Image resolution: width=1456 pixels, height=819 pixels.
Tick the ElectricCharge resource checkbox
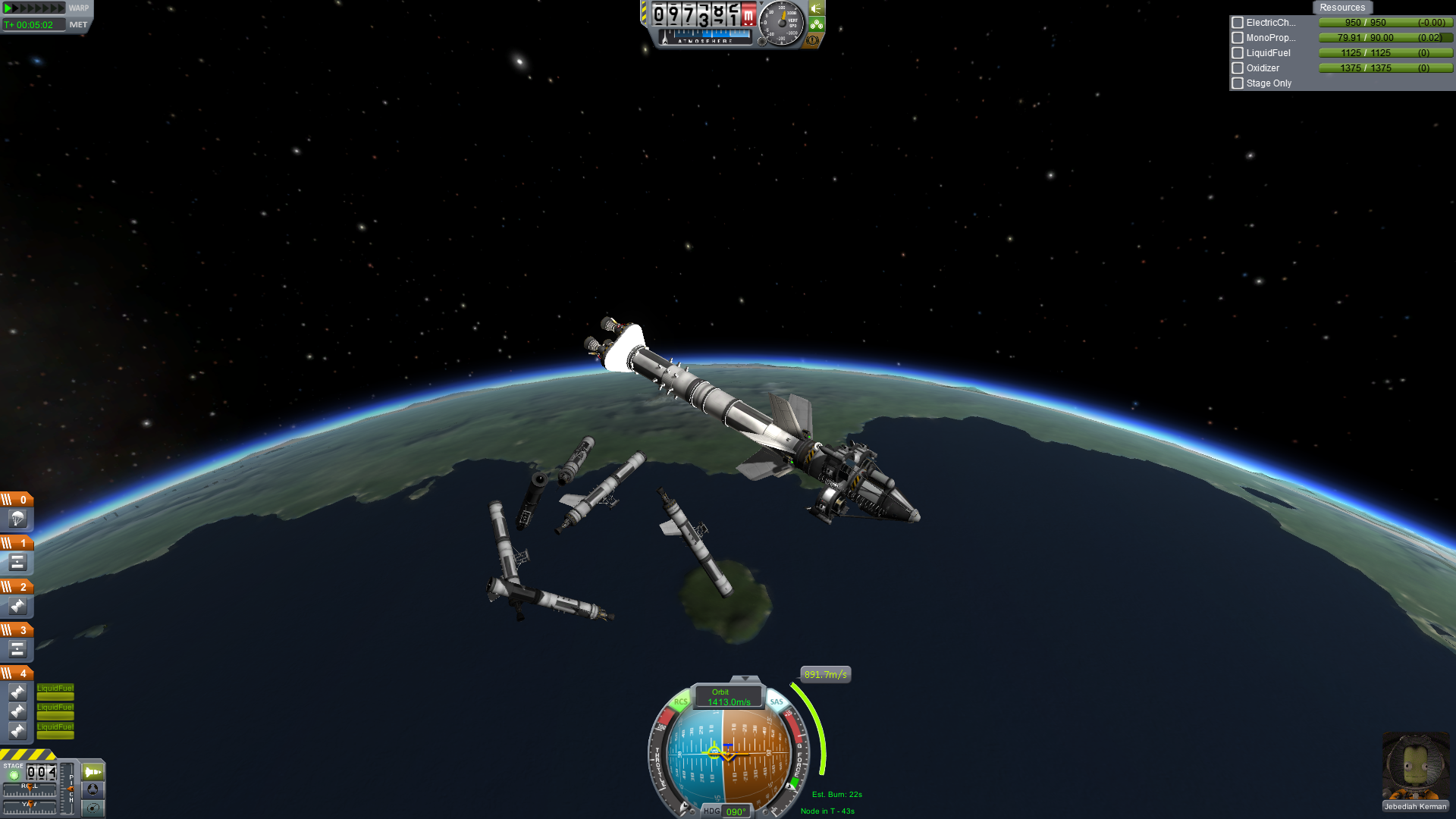pos(1238,23)
